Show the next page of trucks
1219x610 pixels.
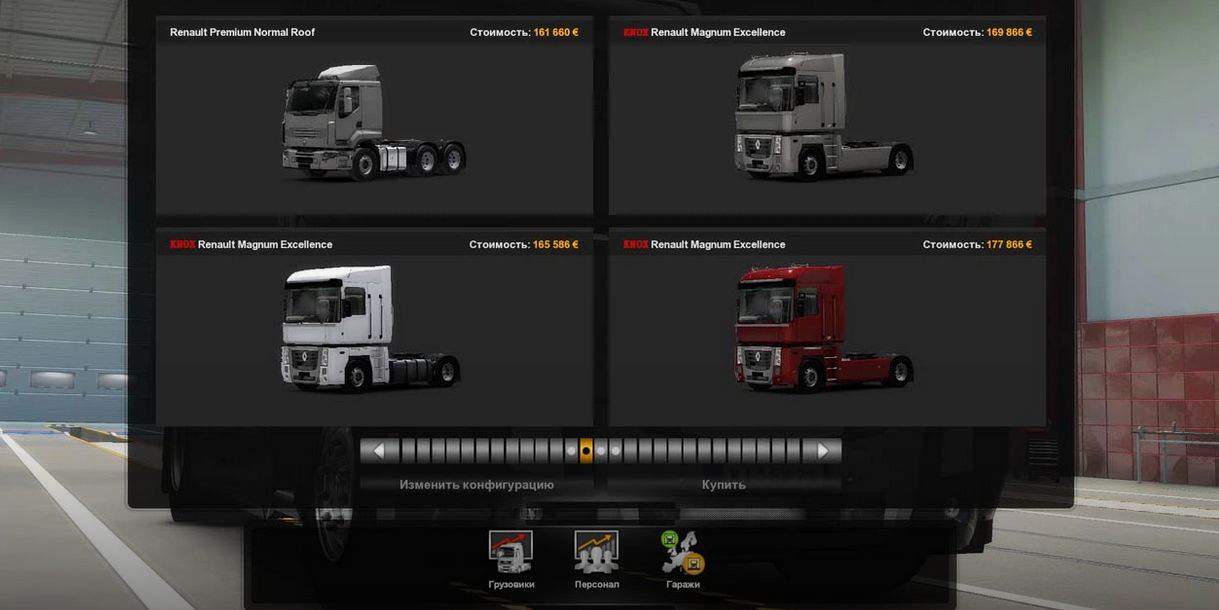coord(823,451)
